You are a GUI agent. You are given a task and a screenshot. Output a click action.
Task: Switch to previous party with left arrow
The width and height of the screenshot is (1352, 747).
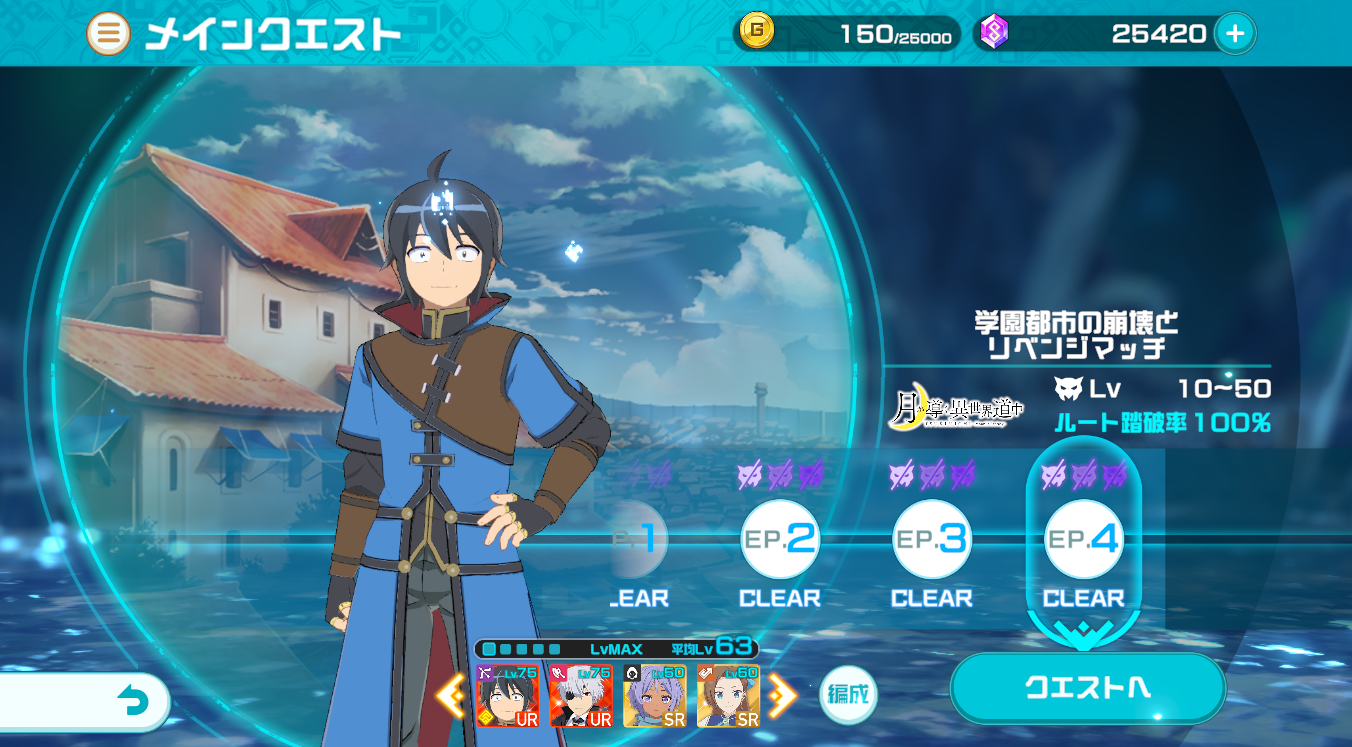point(451,696)
